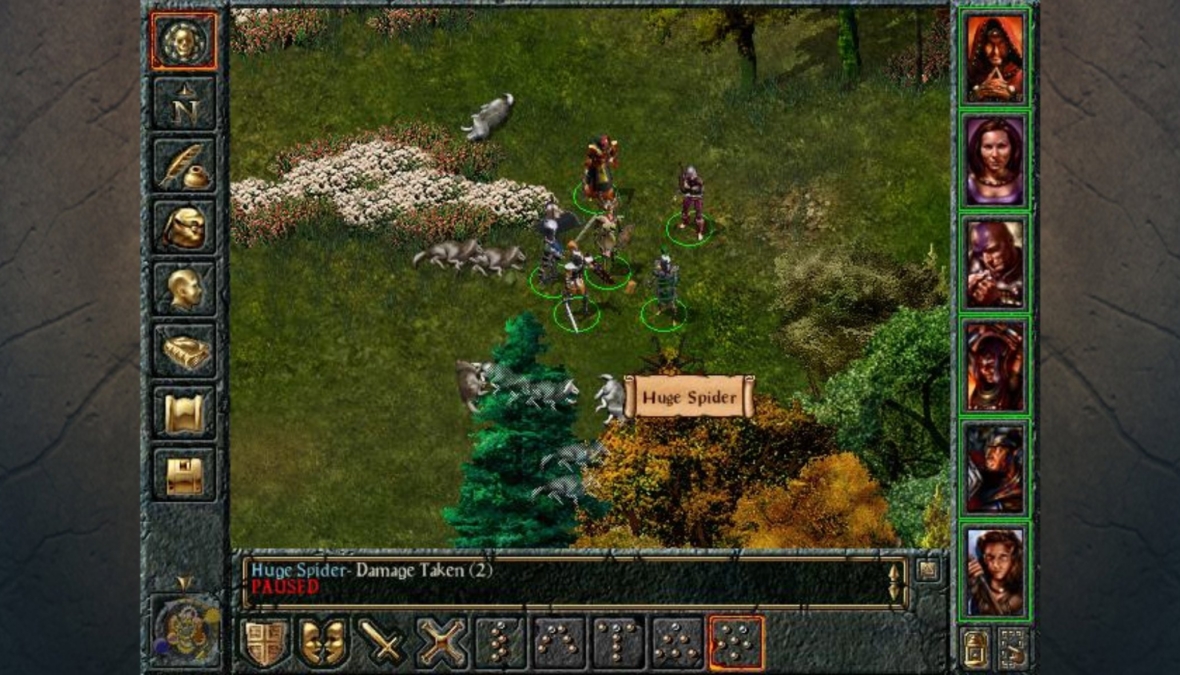This screenshot has width=1180, height=675.
Task: Toggle pause using the game clock
Action: 186,630
